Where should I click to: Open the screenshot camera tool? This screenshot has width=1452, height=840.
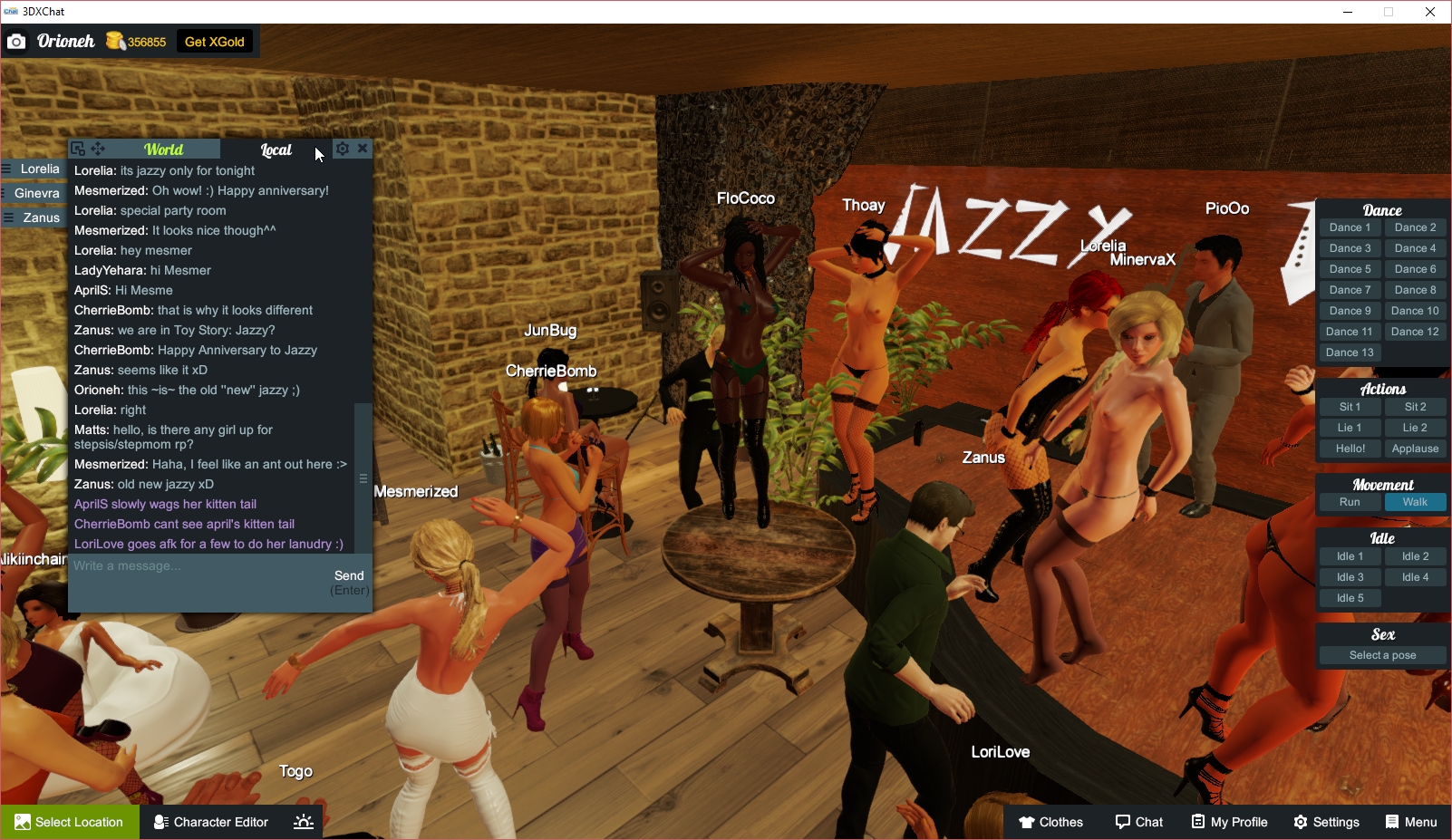point(16,41)
